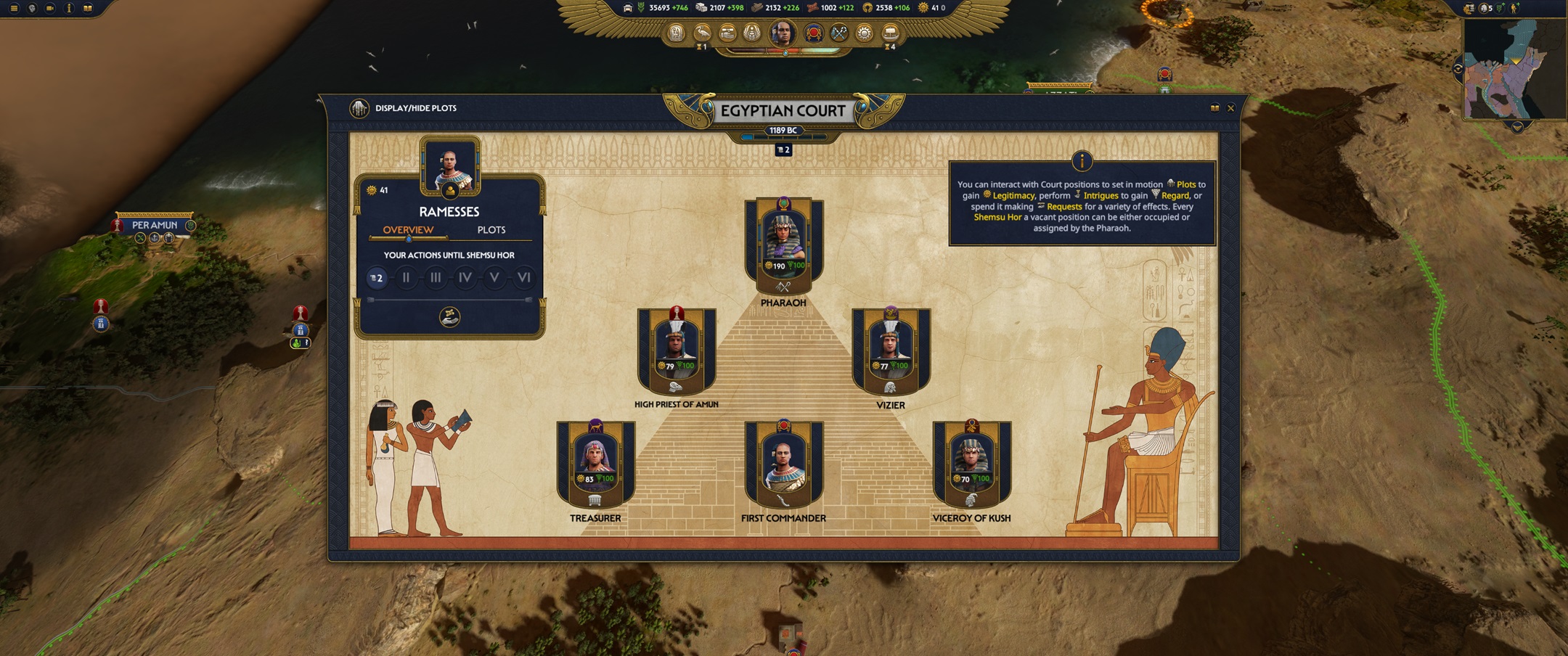1568x656 pixels.
Task: Open the crossed crook-and-flail court icon
Action: pos(838,33)
